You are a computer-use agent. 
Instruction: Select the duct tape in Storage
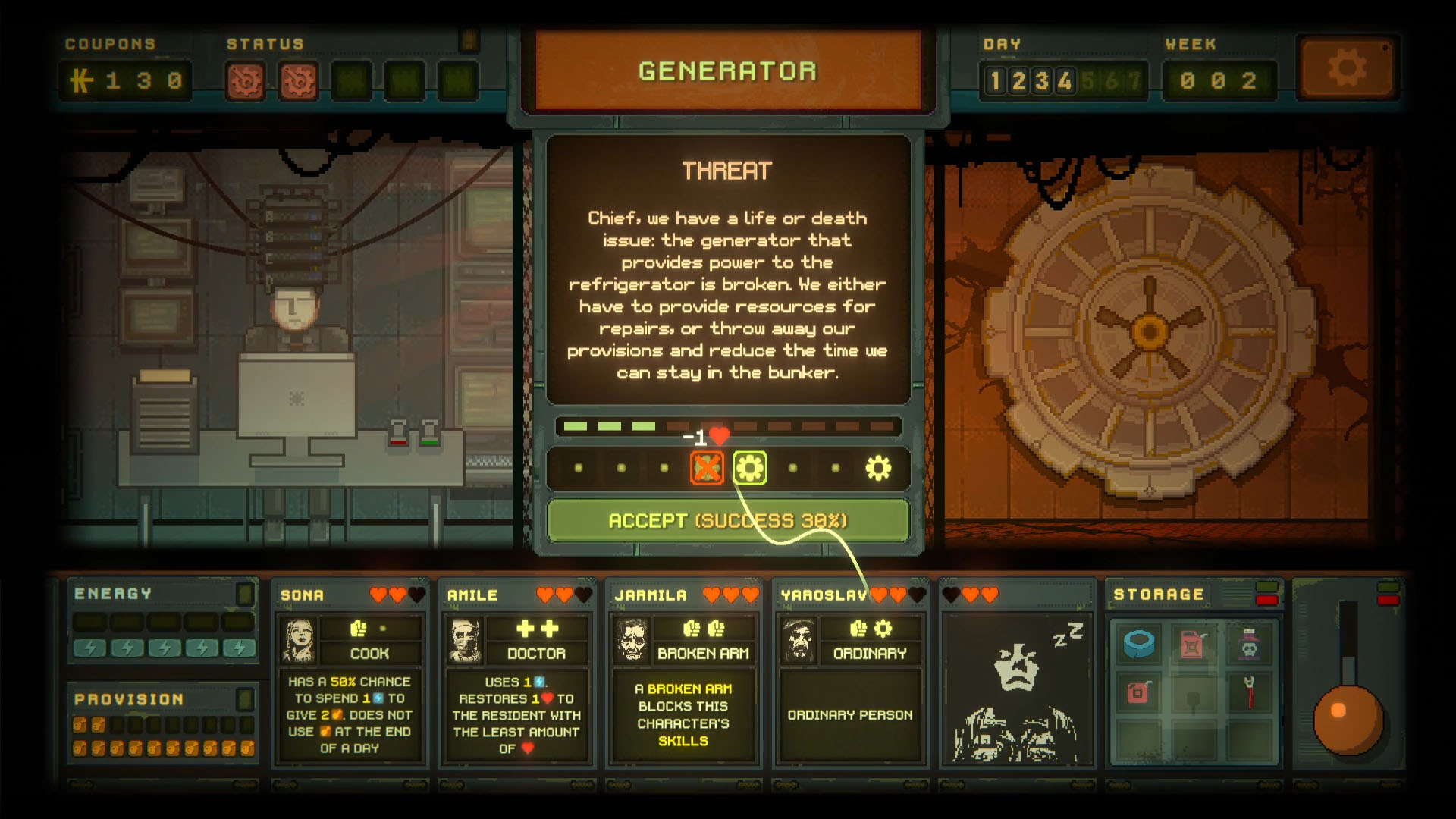tap(1139, 645)
